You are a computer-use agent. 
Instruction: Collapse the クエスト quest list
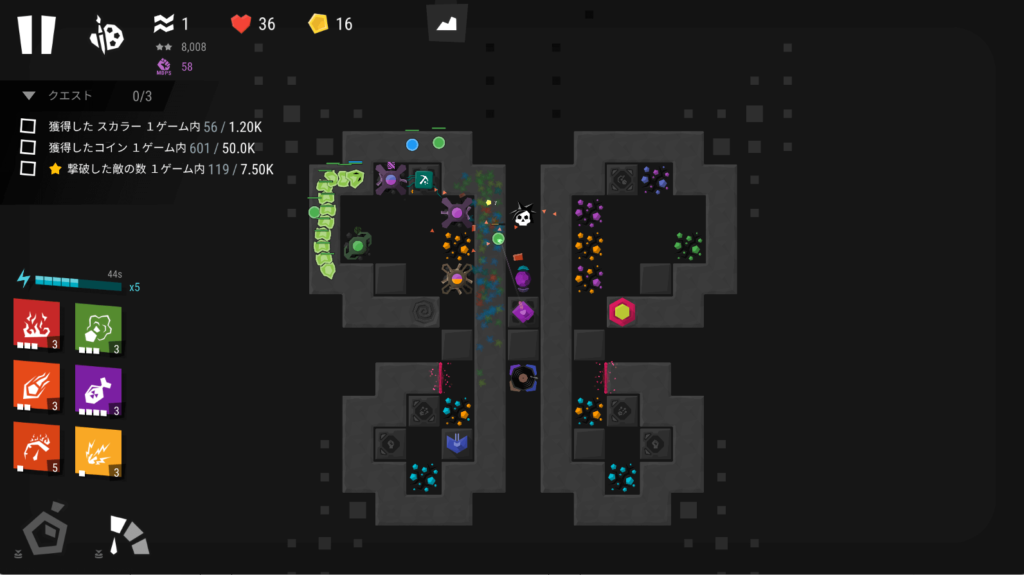pos(30,96)
